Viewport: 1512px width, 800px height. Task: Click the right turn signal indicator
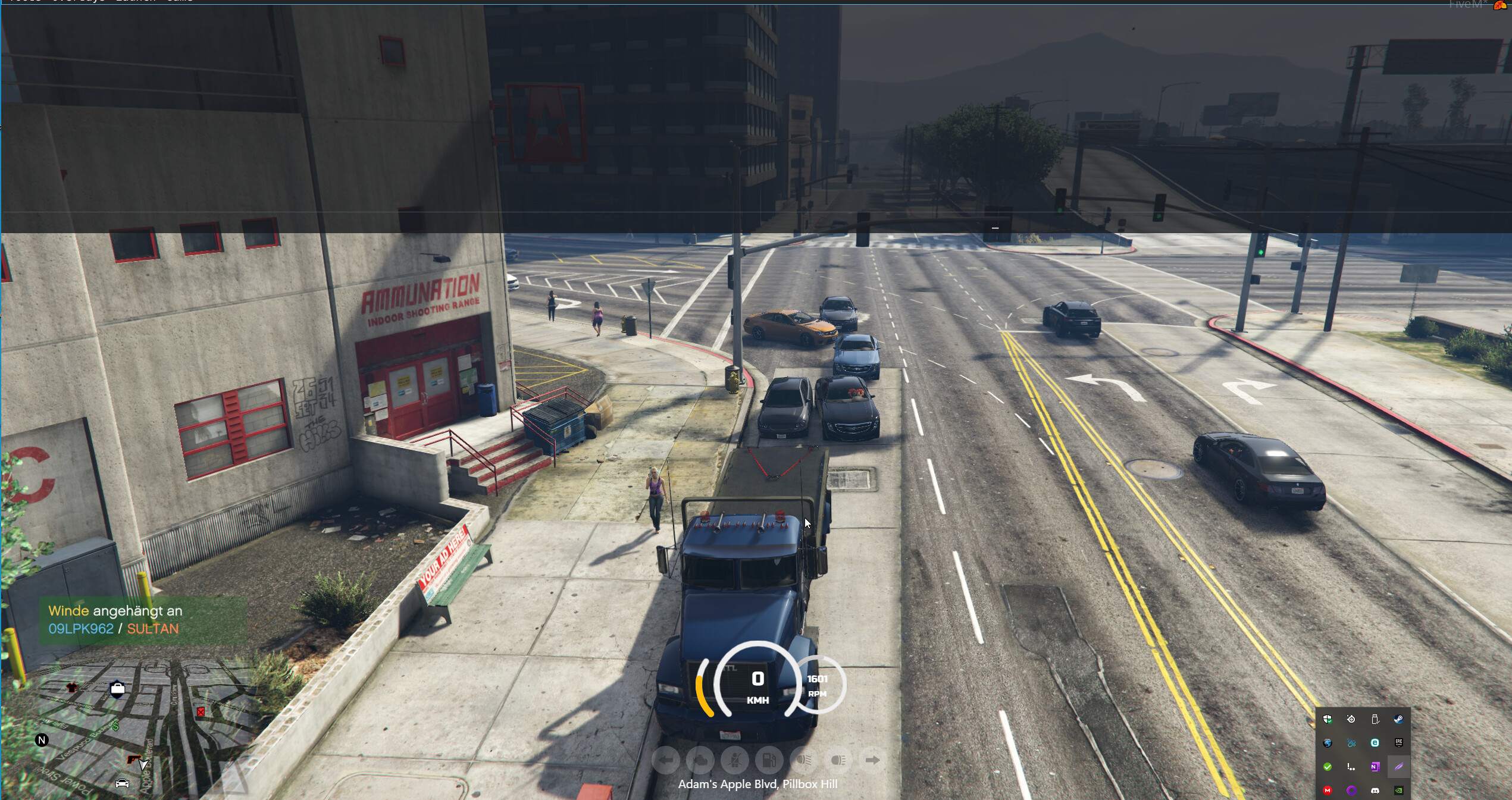tap(872, 760)
